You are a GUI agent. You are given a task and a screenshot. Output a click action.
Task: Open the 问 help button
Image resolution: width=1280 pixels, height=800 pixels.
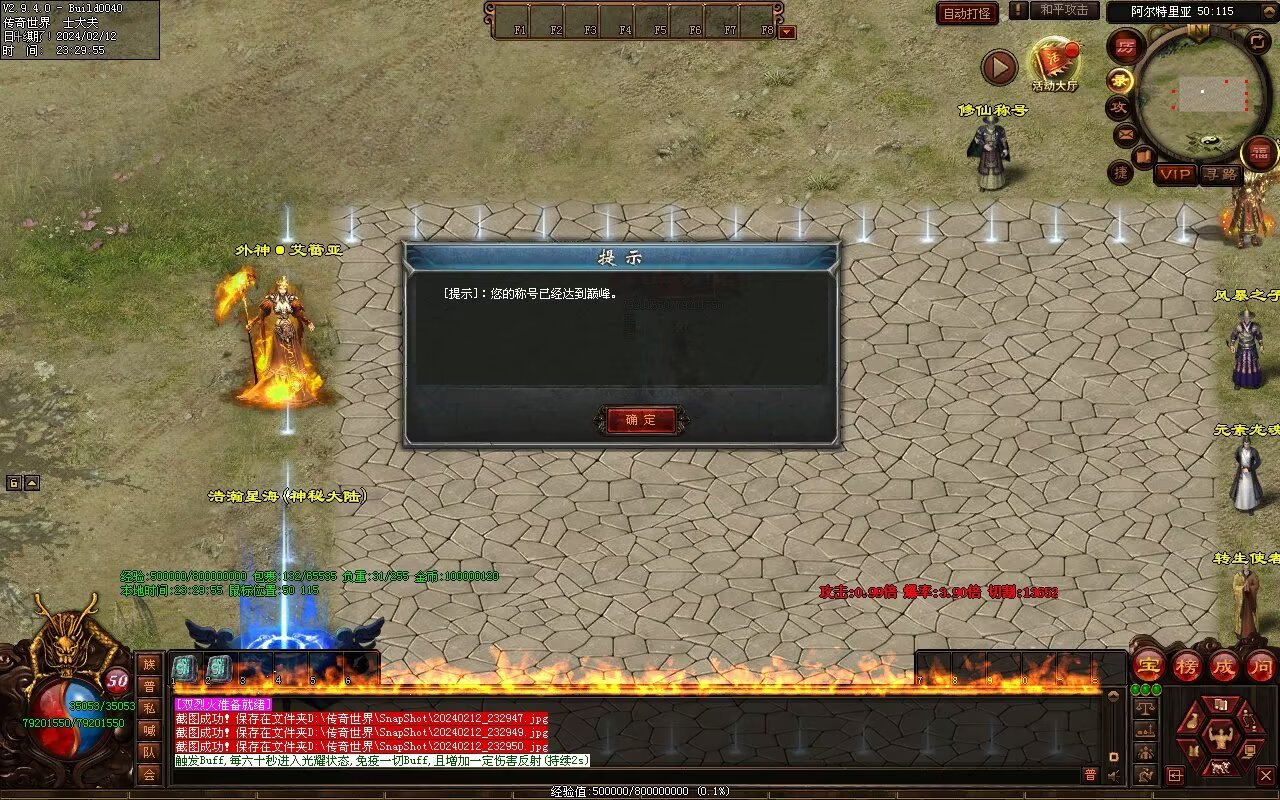point(1261,665)
